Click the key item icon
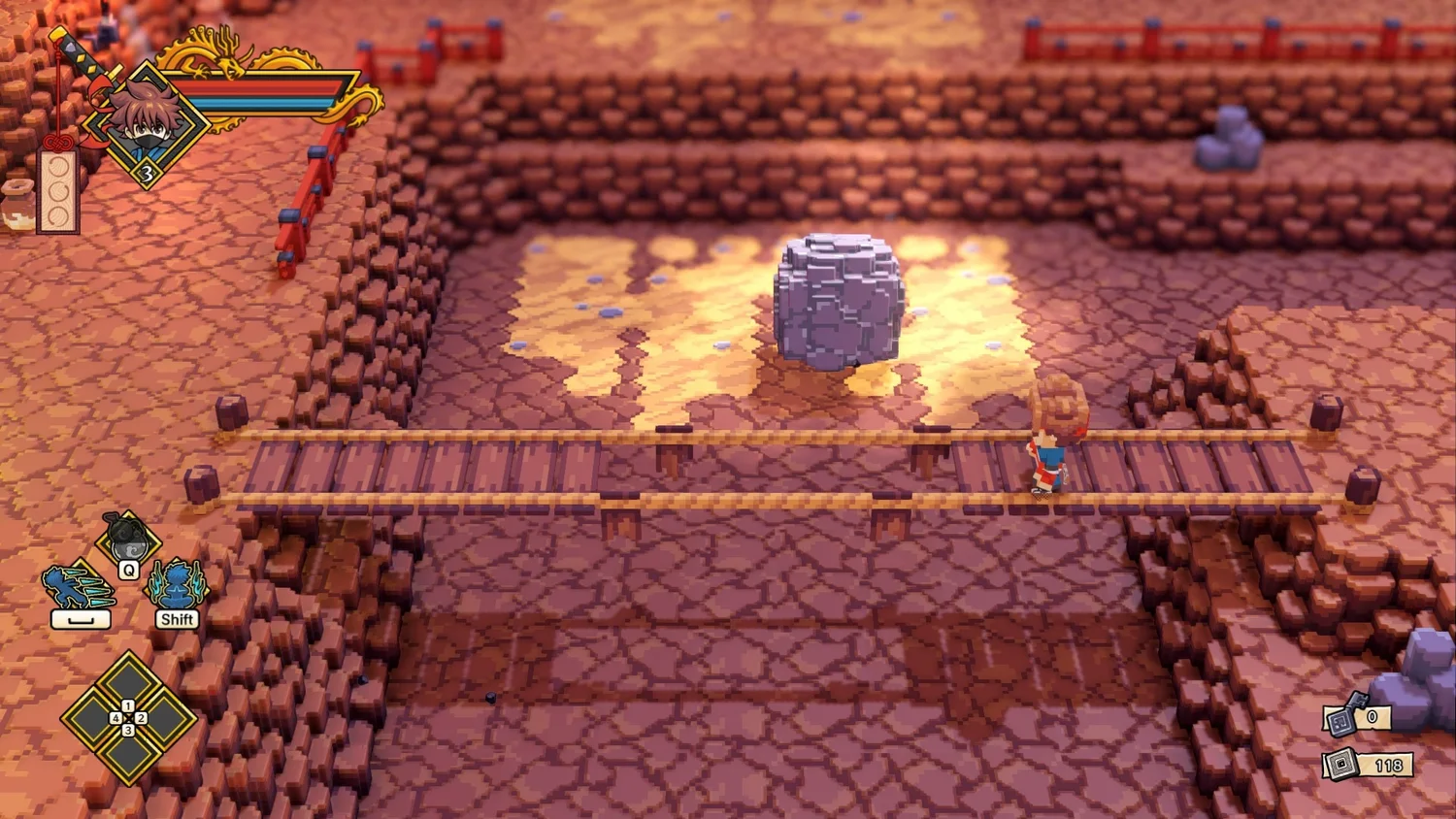 (1342, 719)
